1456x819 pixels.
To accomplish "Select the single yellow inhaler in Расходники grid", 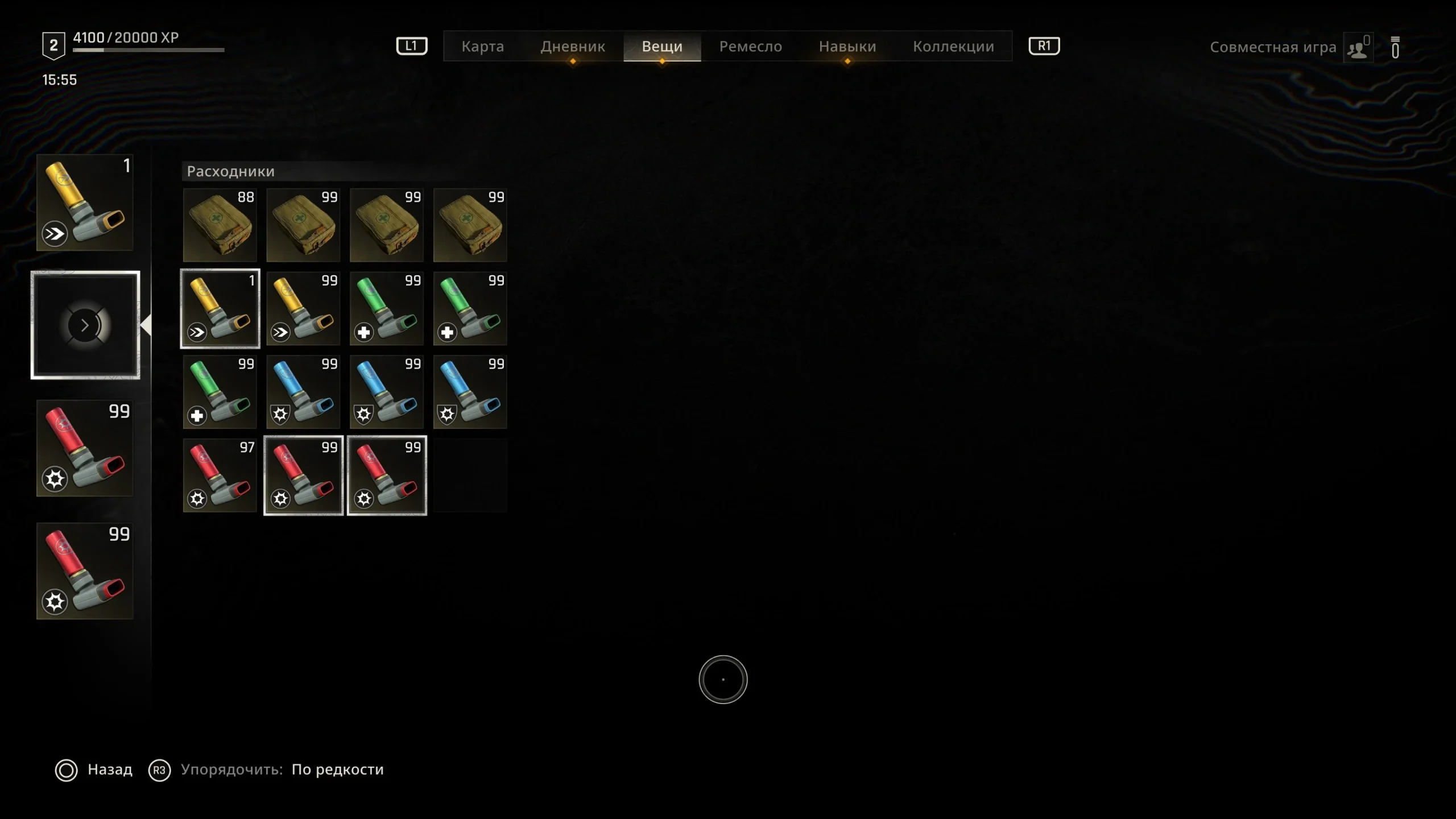I will 220,308.
